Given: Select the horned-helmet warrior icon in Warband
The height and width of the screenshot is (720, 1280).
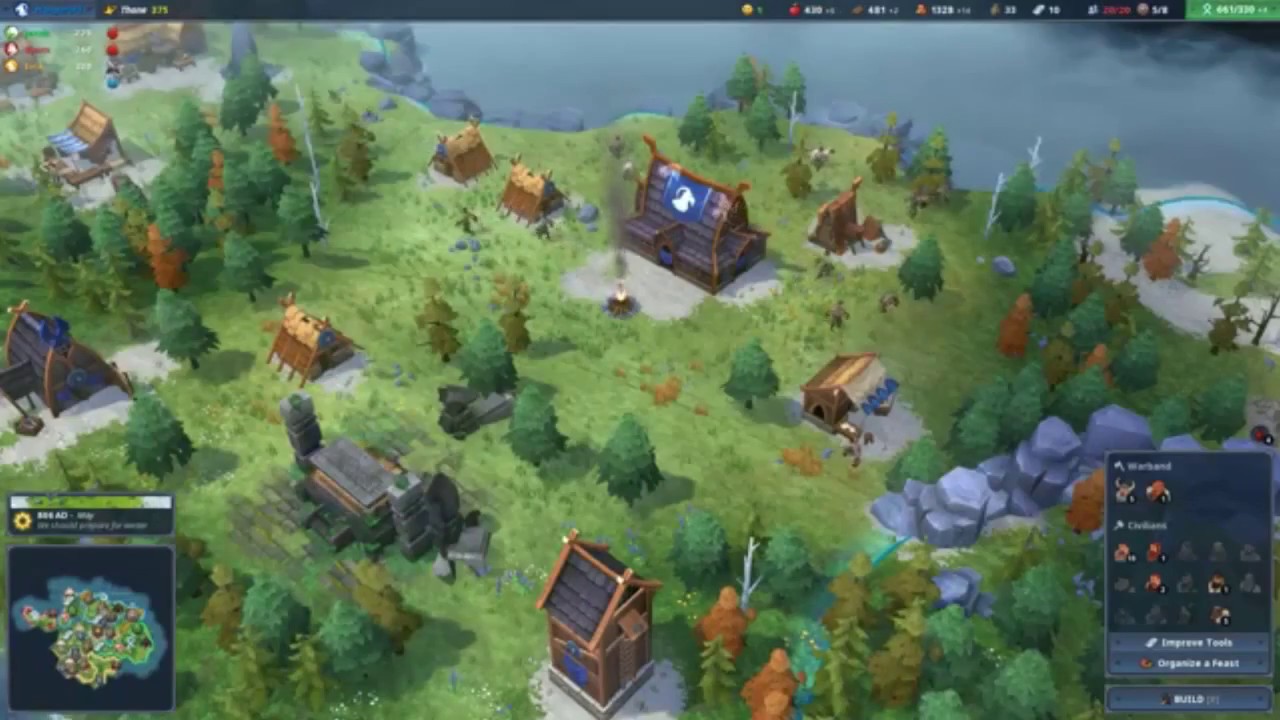Looking at the screenshot, I should point(1126,491).
